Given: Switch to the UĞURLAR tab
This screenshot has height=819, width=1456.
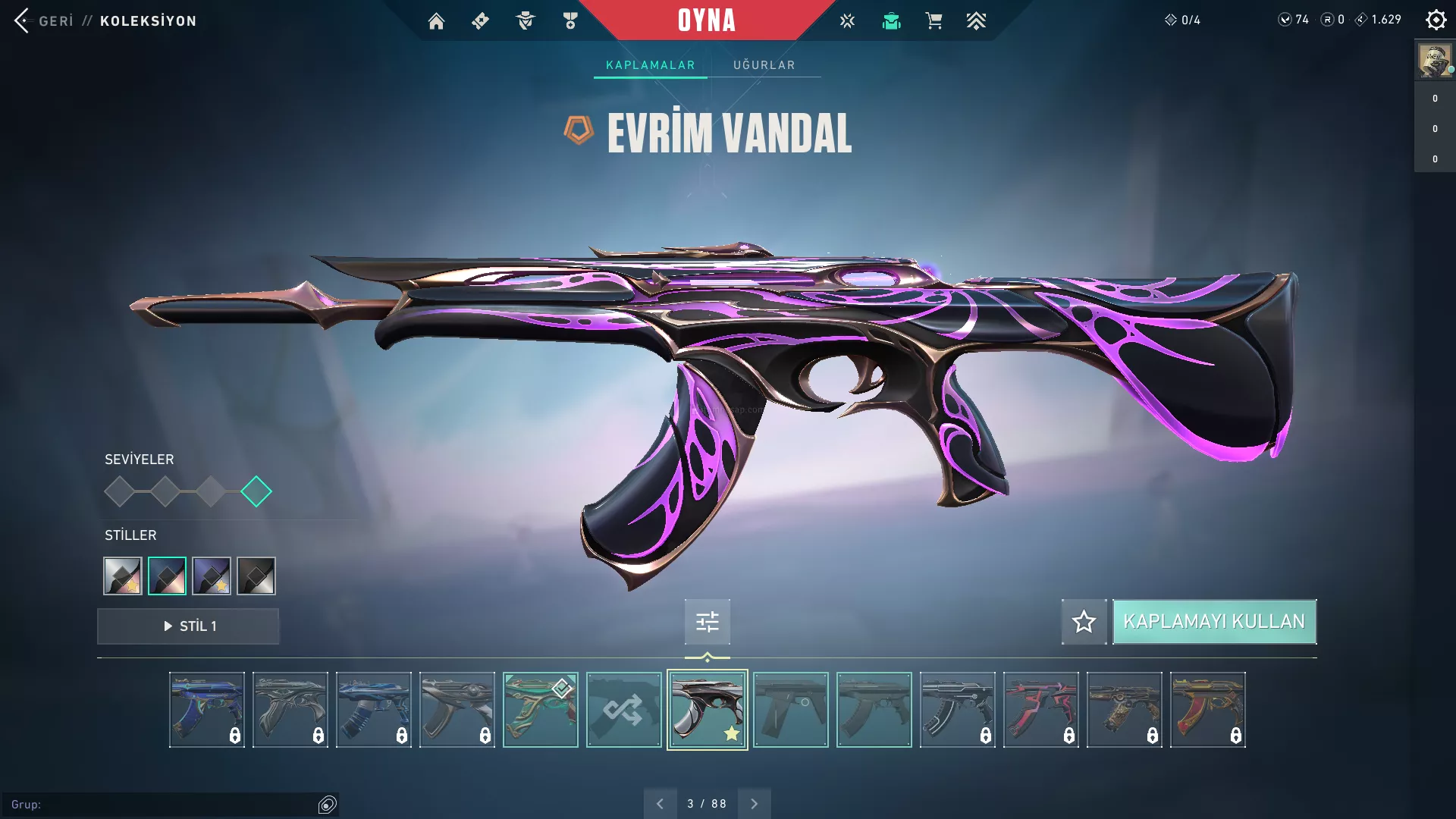Looking at the screenshot, I should 764,65.
